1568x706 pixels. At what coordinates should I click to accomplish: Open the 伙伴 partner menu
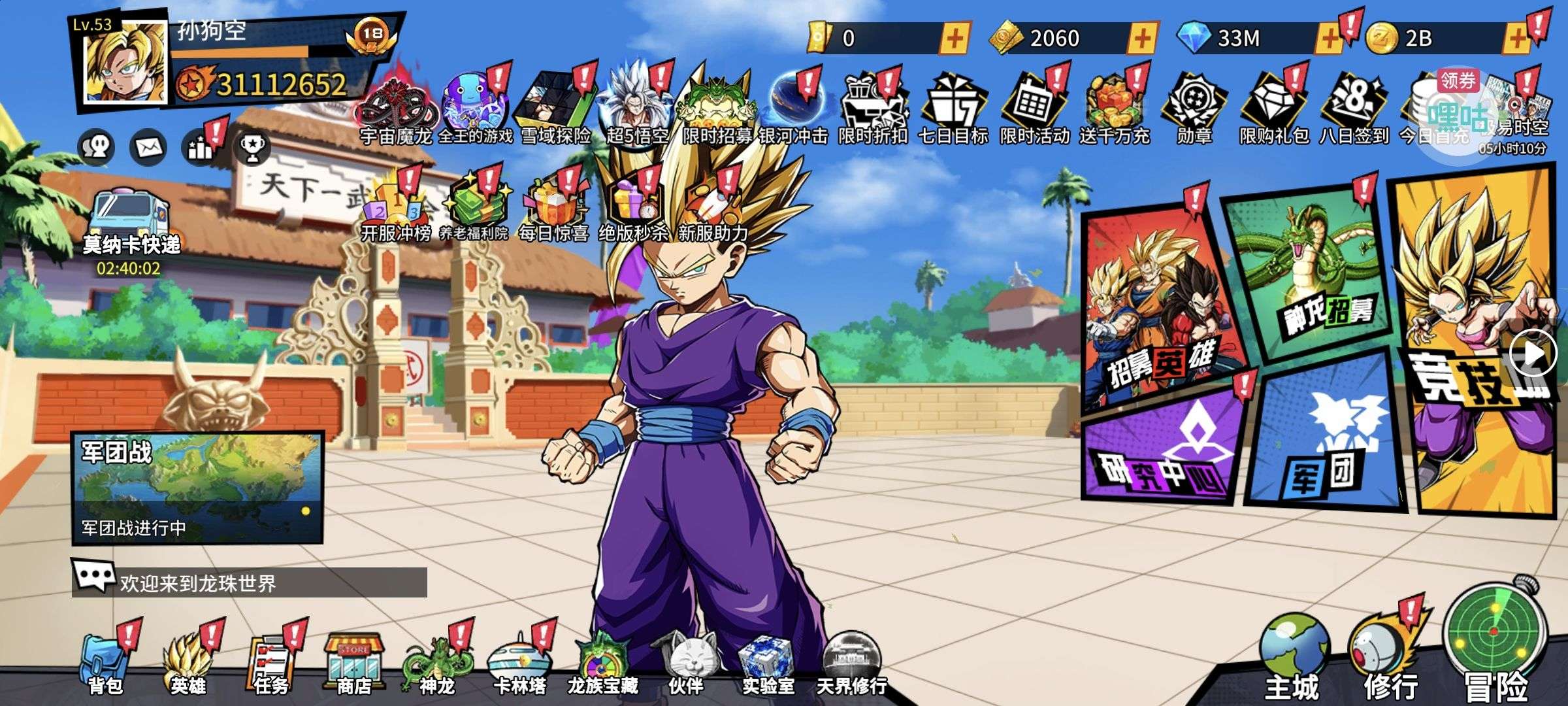click(686, 664)
